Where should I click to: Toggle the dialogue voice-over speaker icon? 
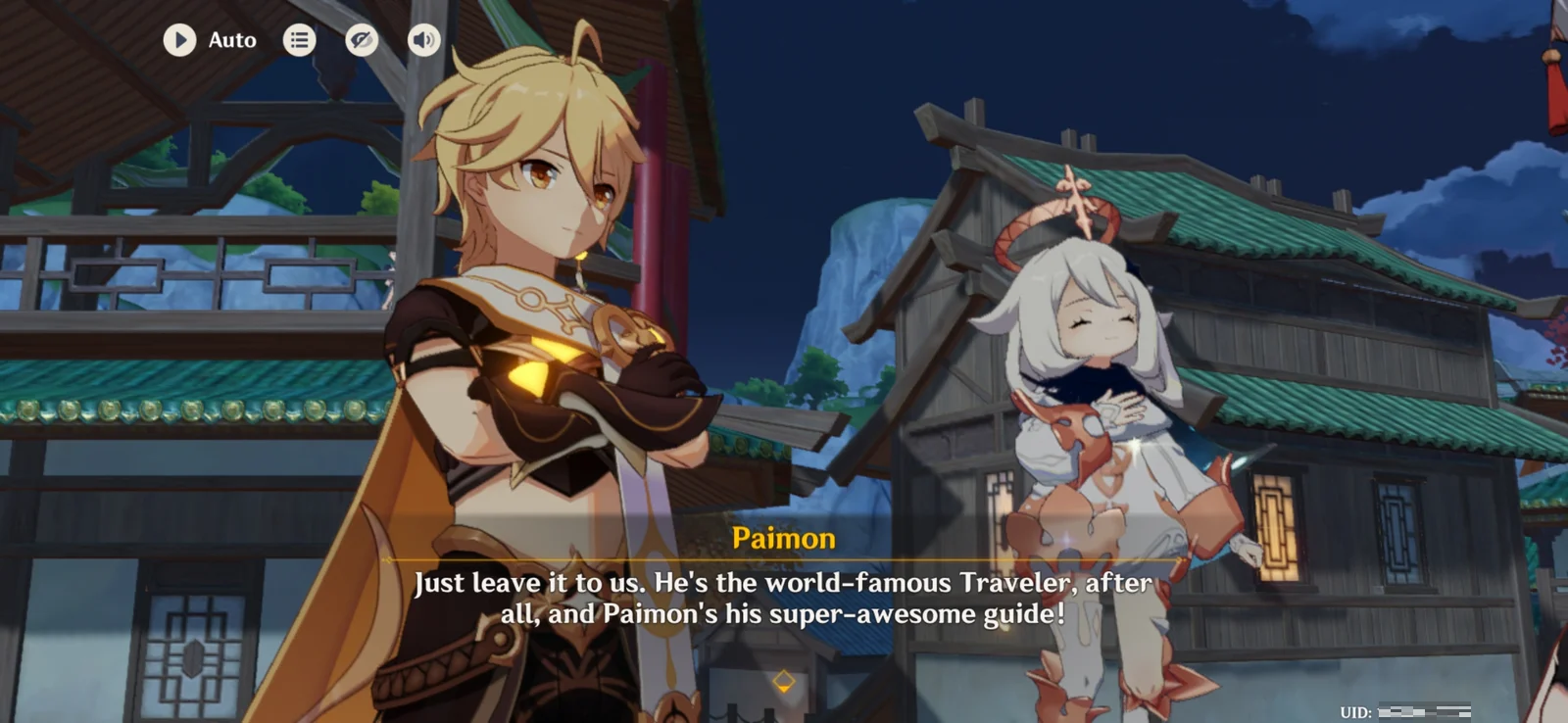point(423,40)
